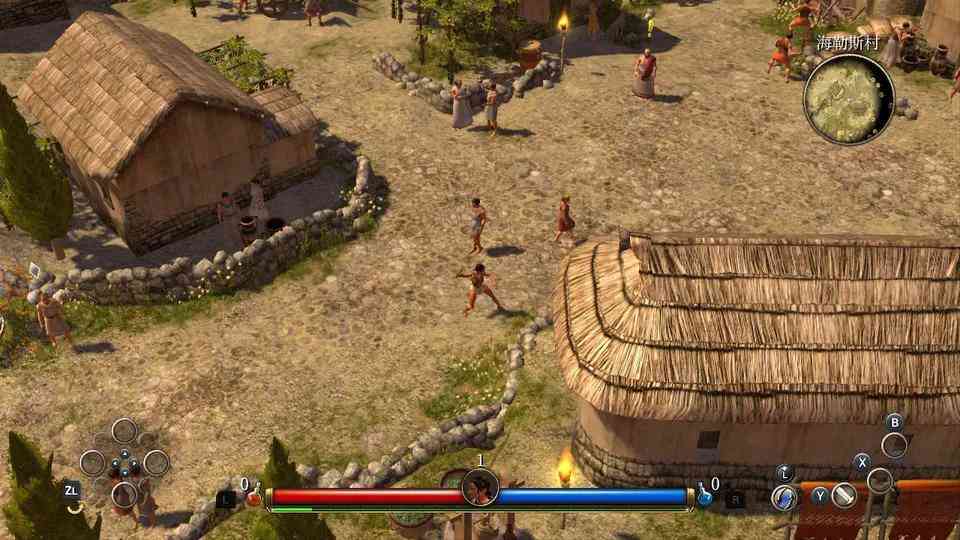Use the blue mana potion
The height and width of the screenshot is (540, 960).
point(705,496)
